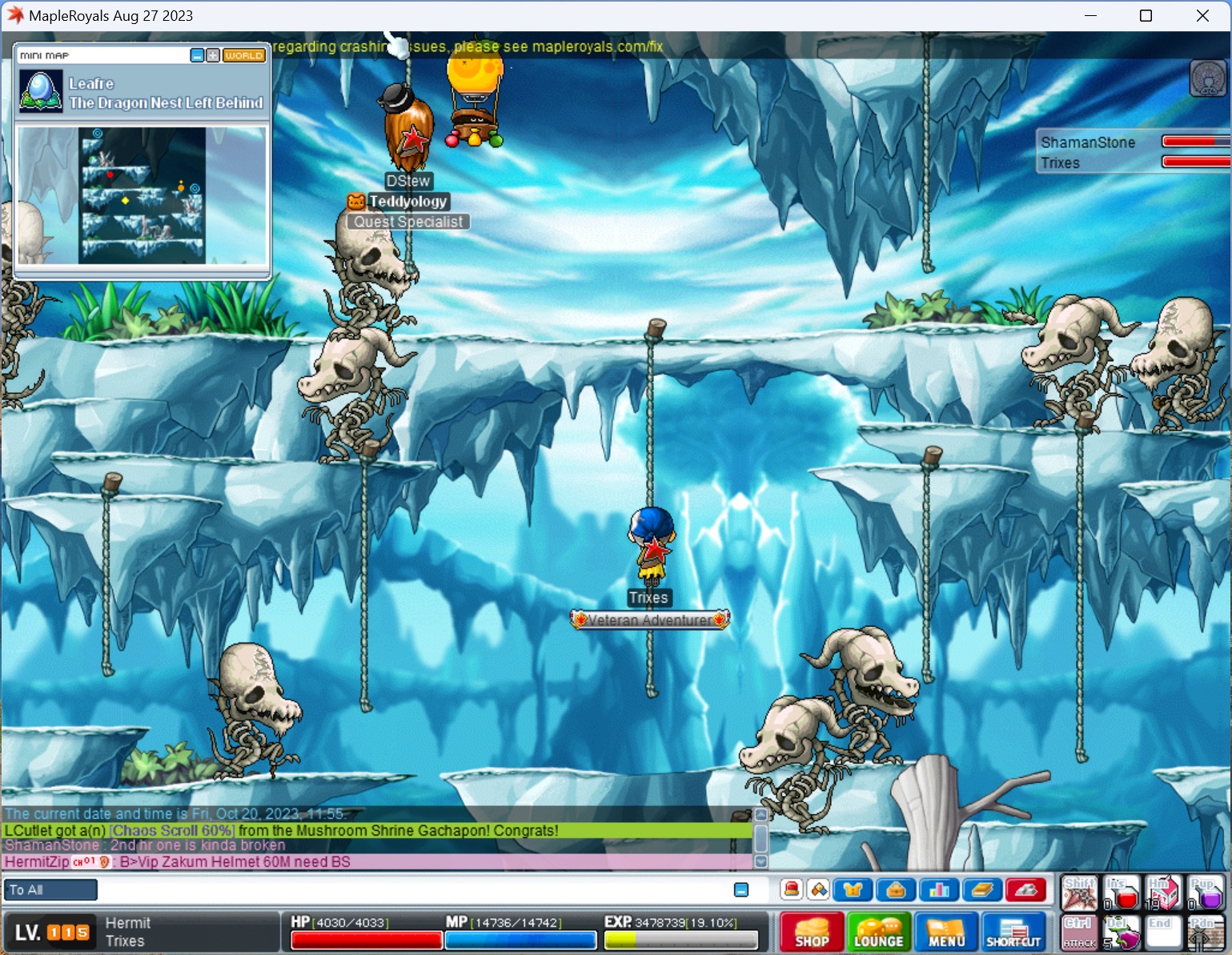Image resolution: width=1232 pixels, height=955 pixels.
Task: Use the throwing star skill on Shift slot
Action: click(1079, 893)
